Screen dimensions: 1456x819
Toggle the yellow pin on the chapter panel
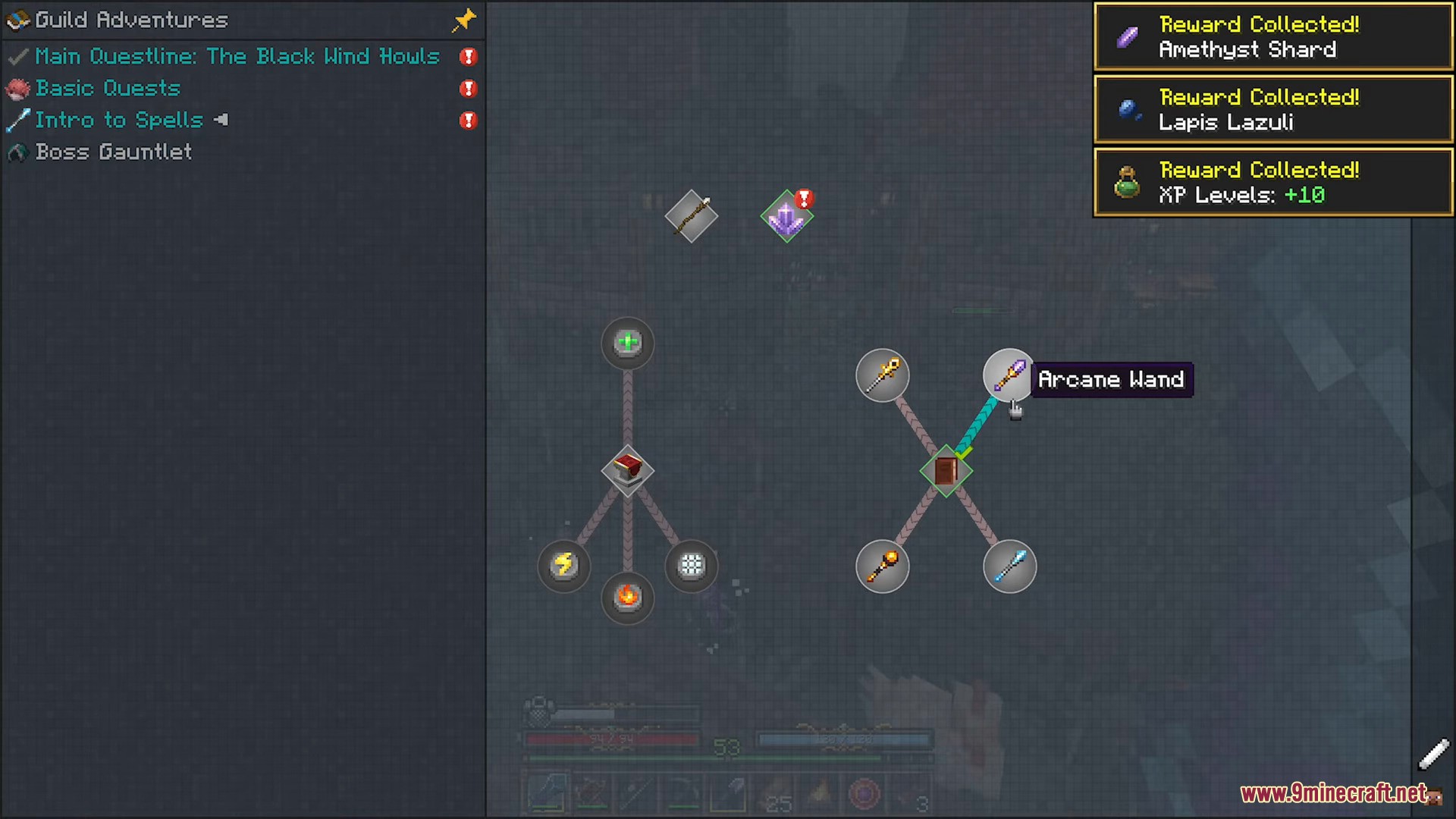coord(463,20)
